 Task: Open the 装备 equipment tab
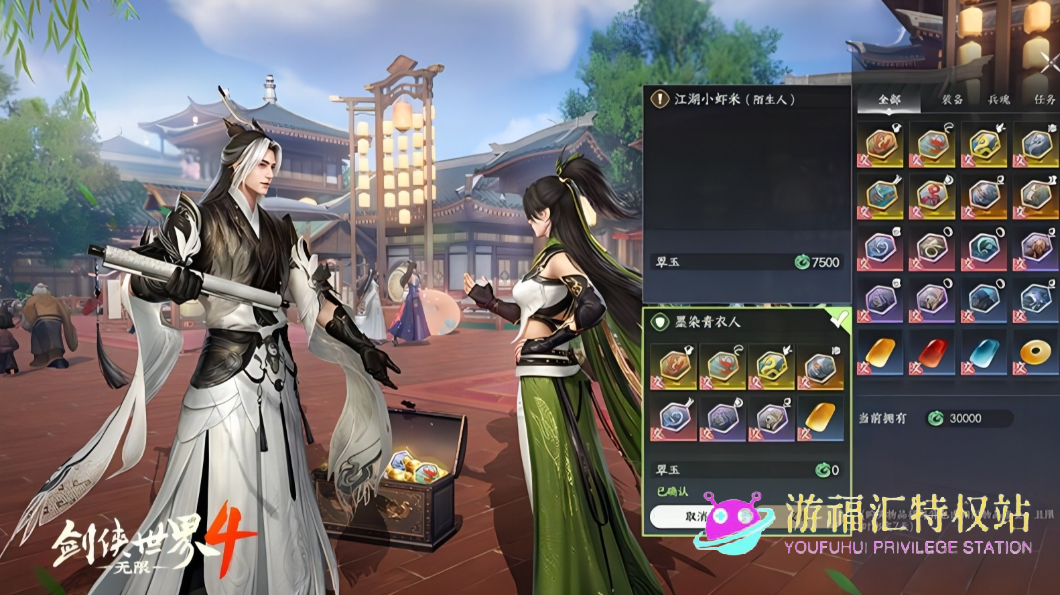[951, 100]
